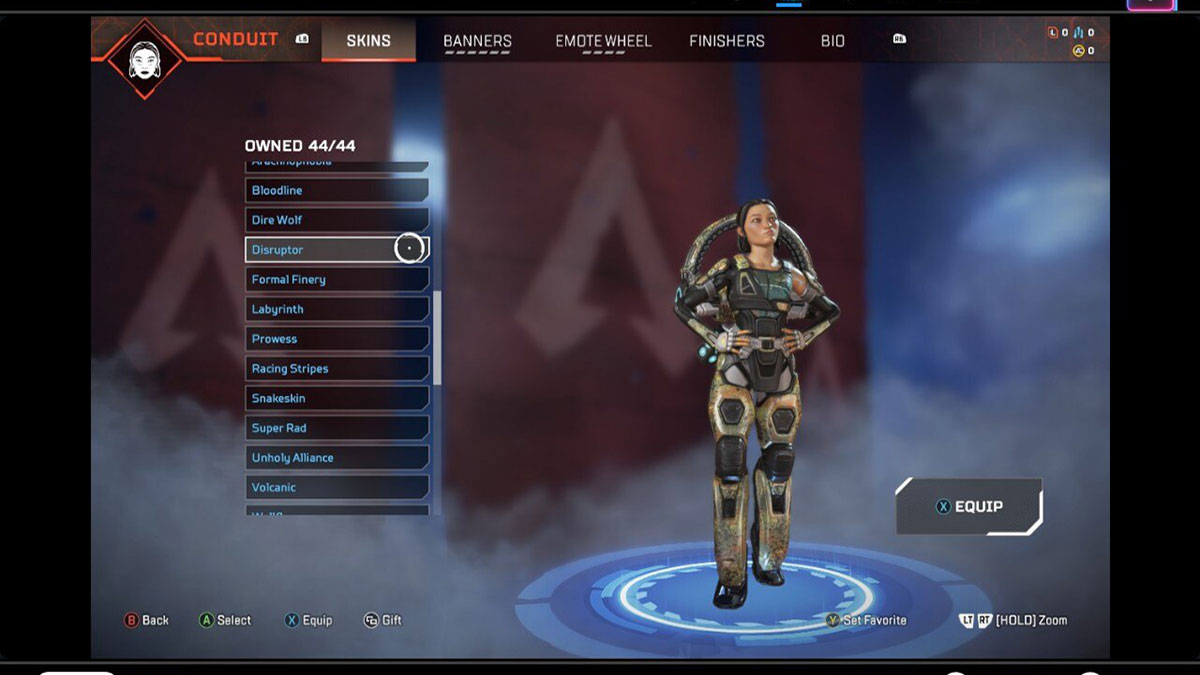This screenshot has width=1200, height=675.
Task: Open the Banners tab
Action: pyautogui.click(x=477, y=41)
